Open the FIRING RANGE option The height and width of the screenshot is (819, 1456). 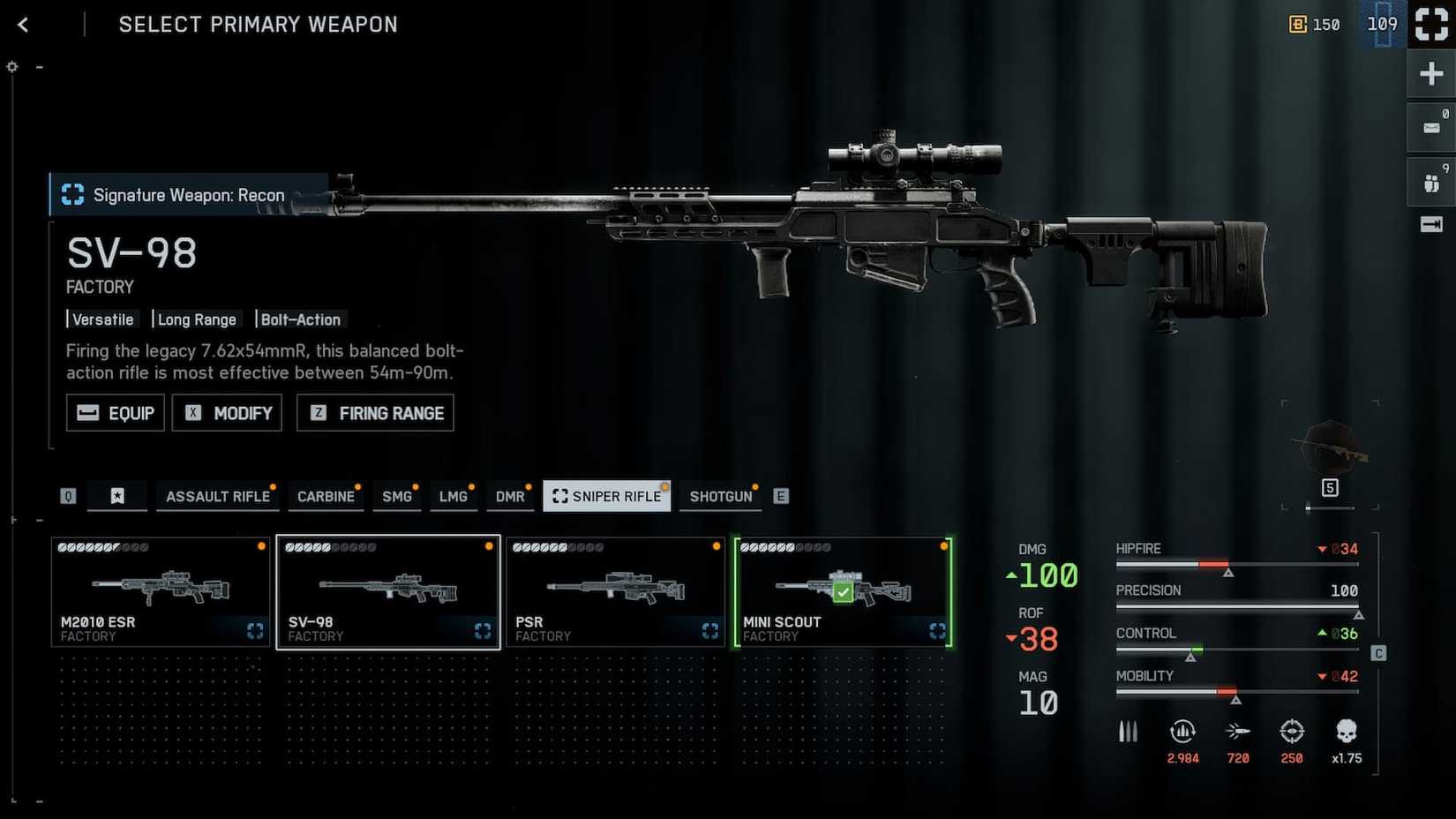[374, 412]
